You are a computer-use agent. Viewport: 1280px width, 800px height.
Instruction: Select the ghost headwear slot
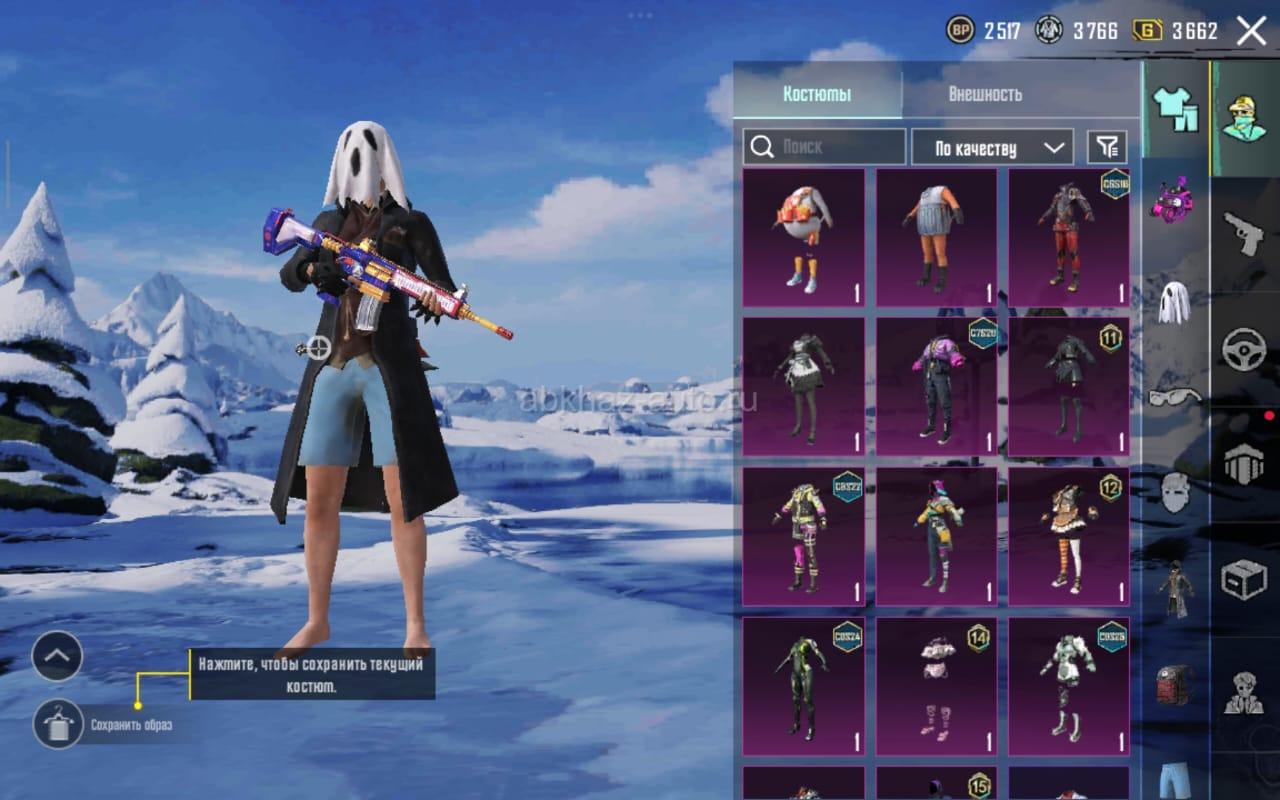[x=1174, y=301]
